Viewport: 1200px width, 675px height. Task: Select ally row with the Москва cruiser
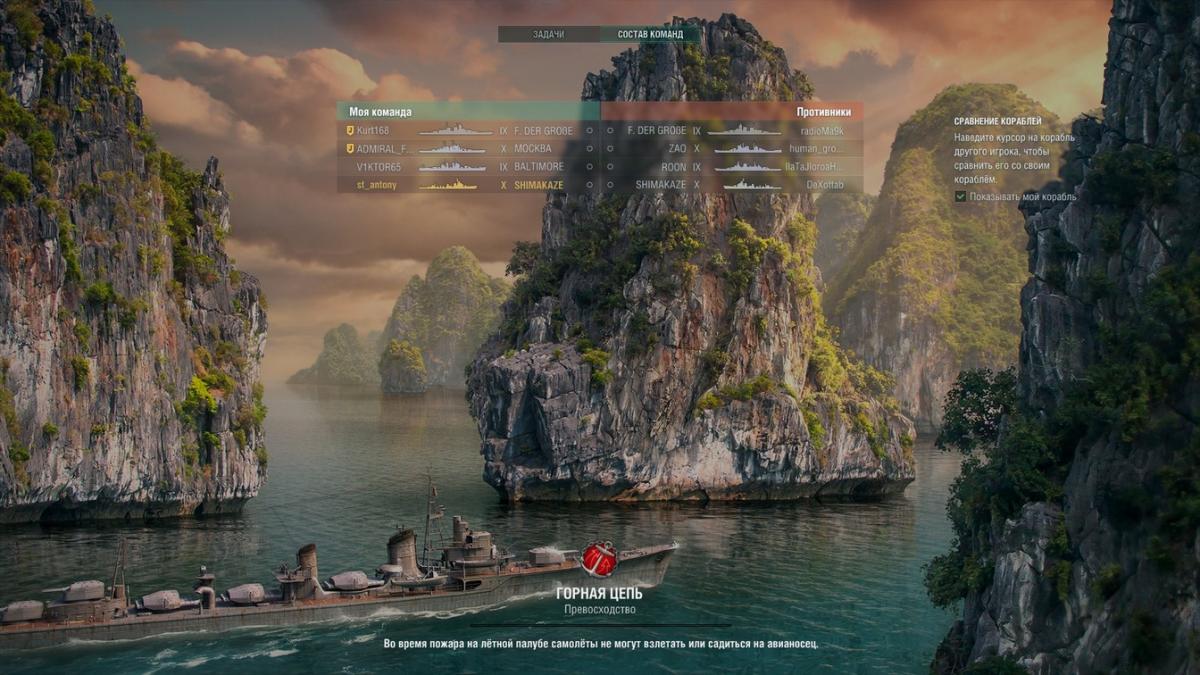(468, 148)
